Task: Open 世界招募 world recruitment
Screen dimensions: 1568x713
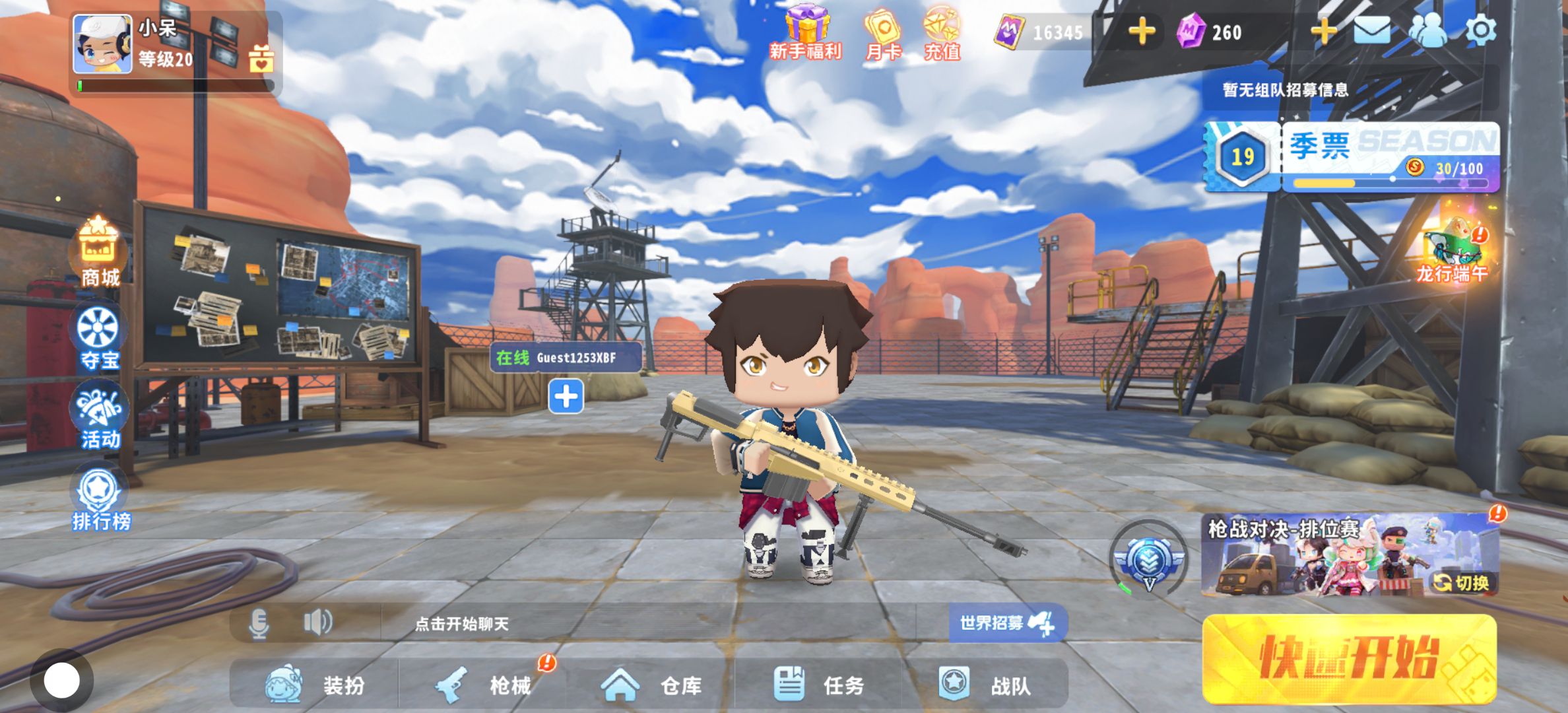Action: point(1006,623)
